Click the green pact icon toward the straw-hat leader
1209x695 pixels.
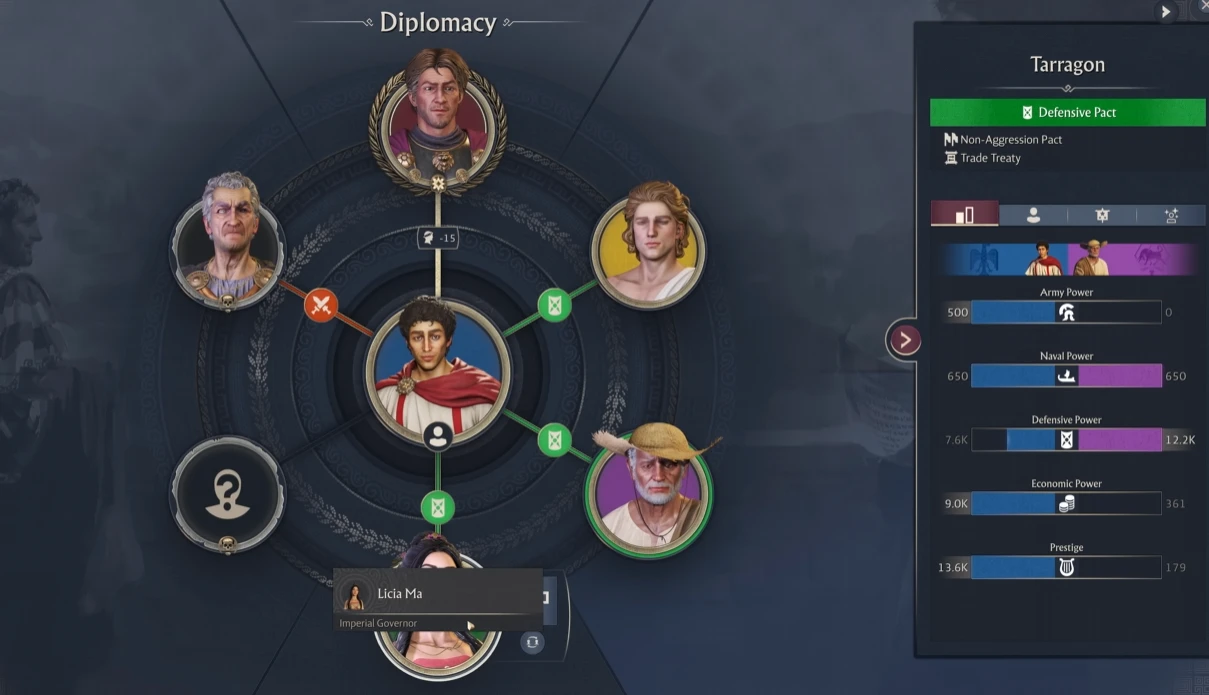click(555, 439)
